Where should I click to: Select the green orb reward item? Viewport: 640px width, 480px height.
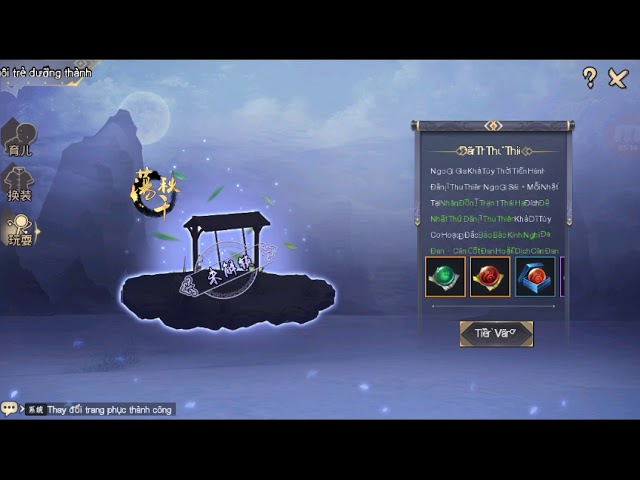click(445, 277)
